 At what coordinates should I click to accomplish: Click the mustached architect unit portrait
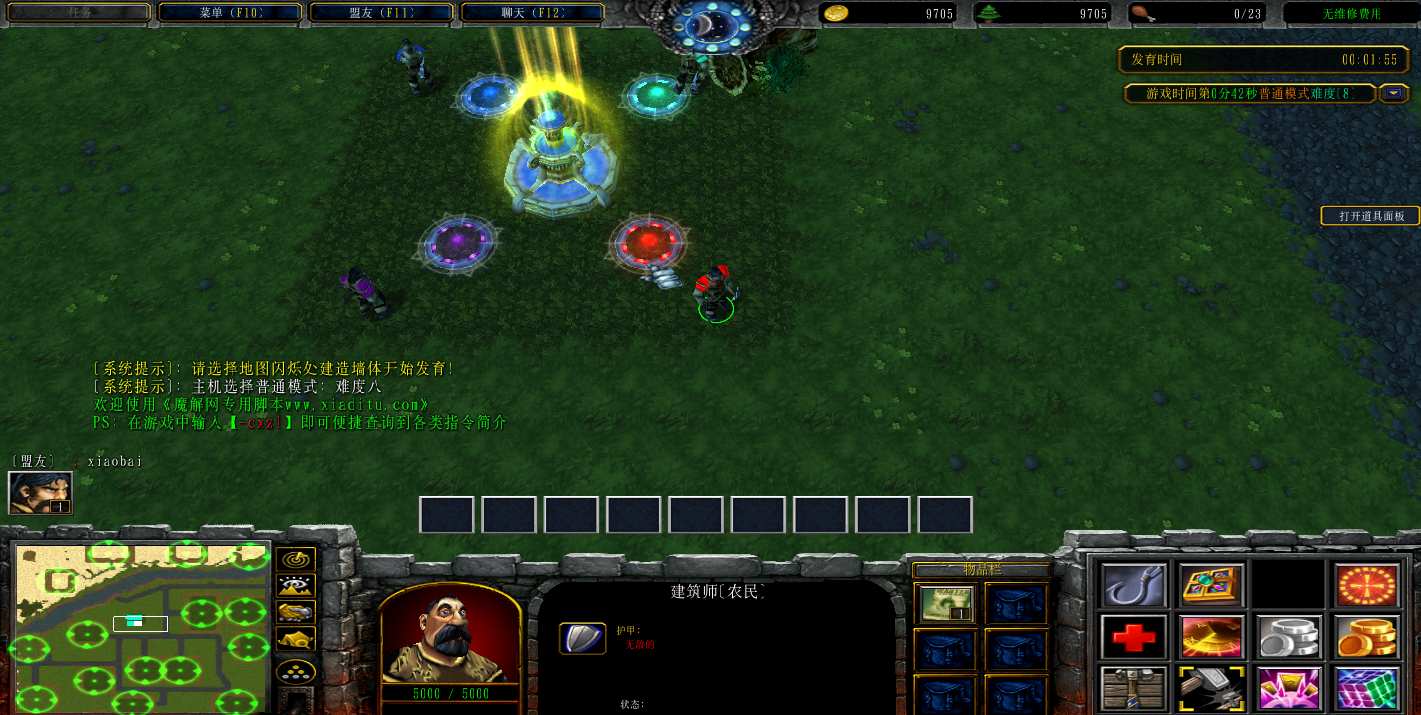[450, 633]
